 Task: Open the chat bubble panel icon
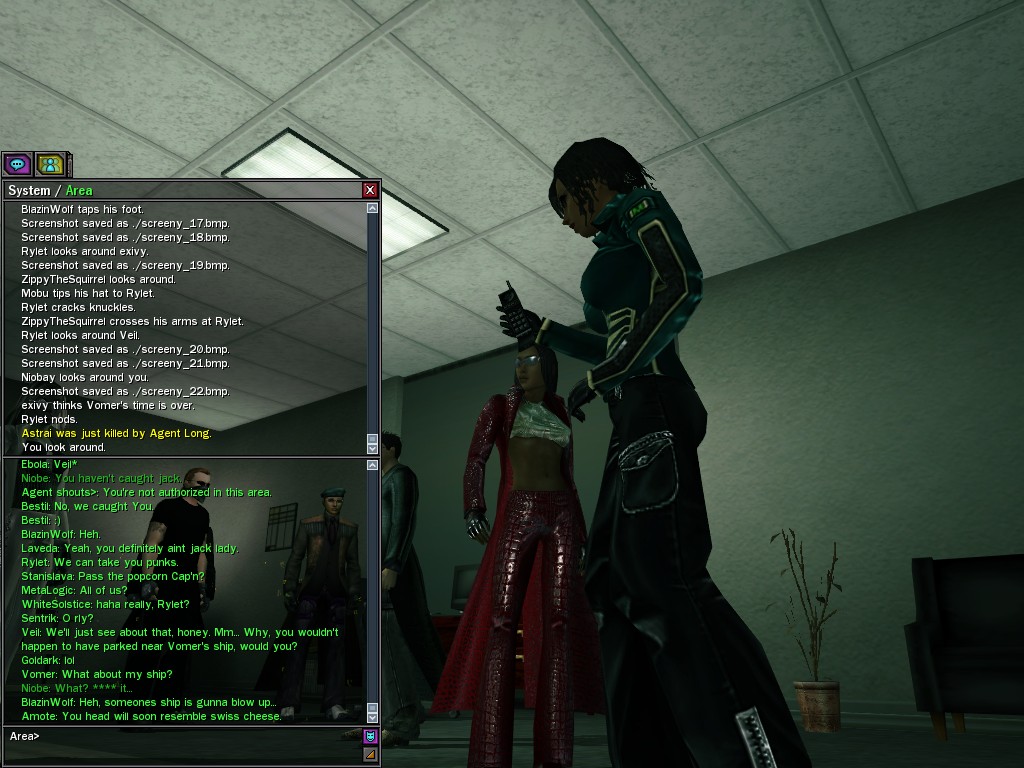(x=17, y=164)
